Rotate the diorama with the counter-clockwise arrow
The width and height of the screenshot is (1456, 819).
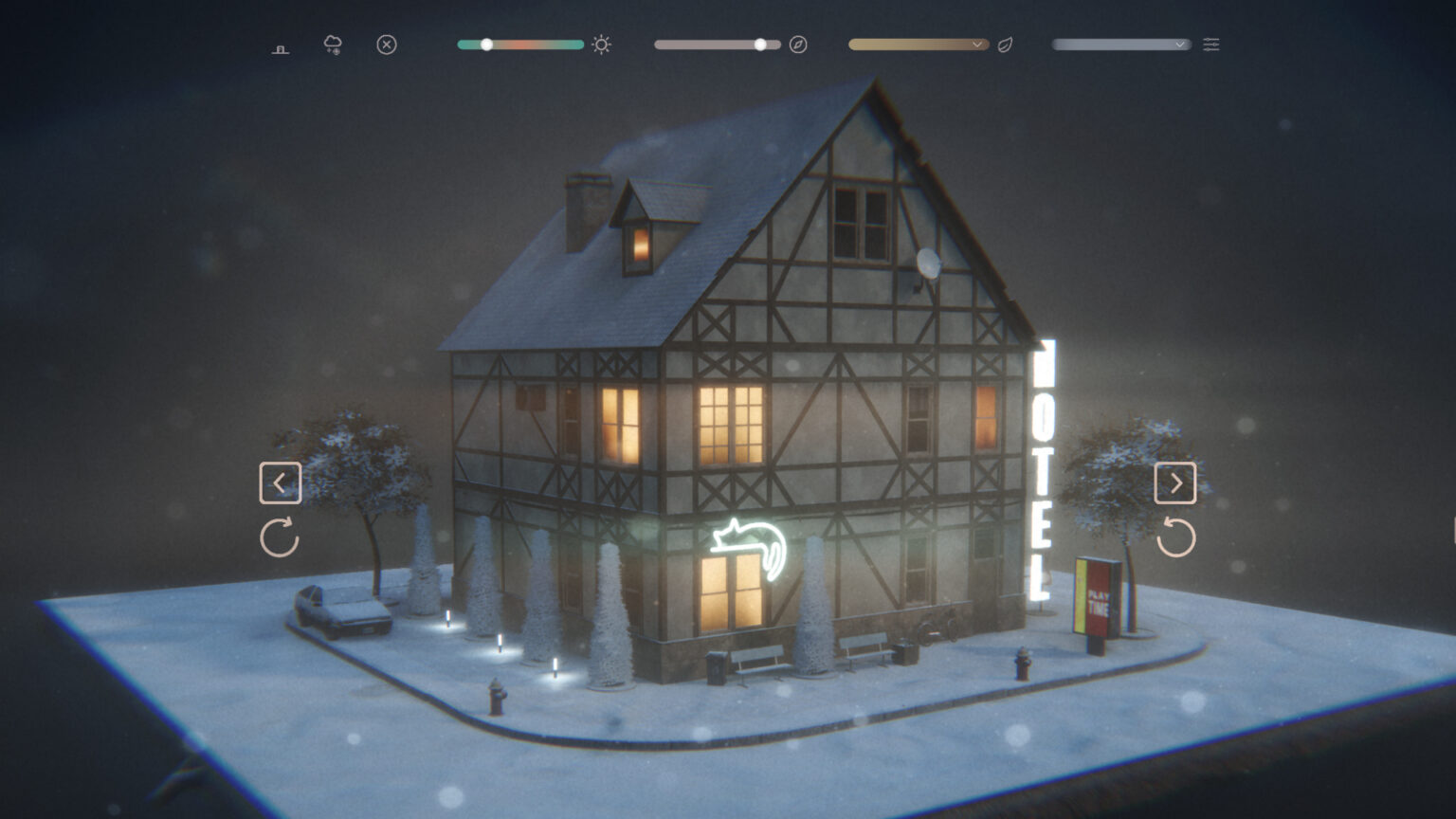point(1176,537)
